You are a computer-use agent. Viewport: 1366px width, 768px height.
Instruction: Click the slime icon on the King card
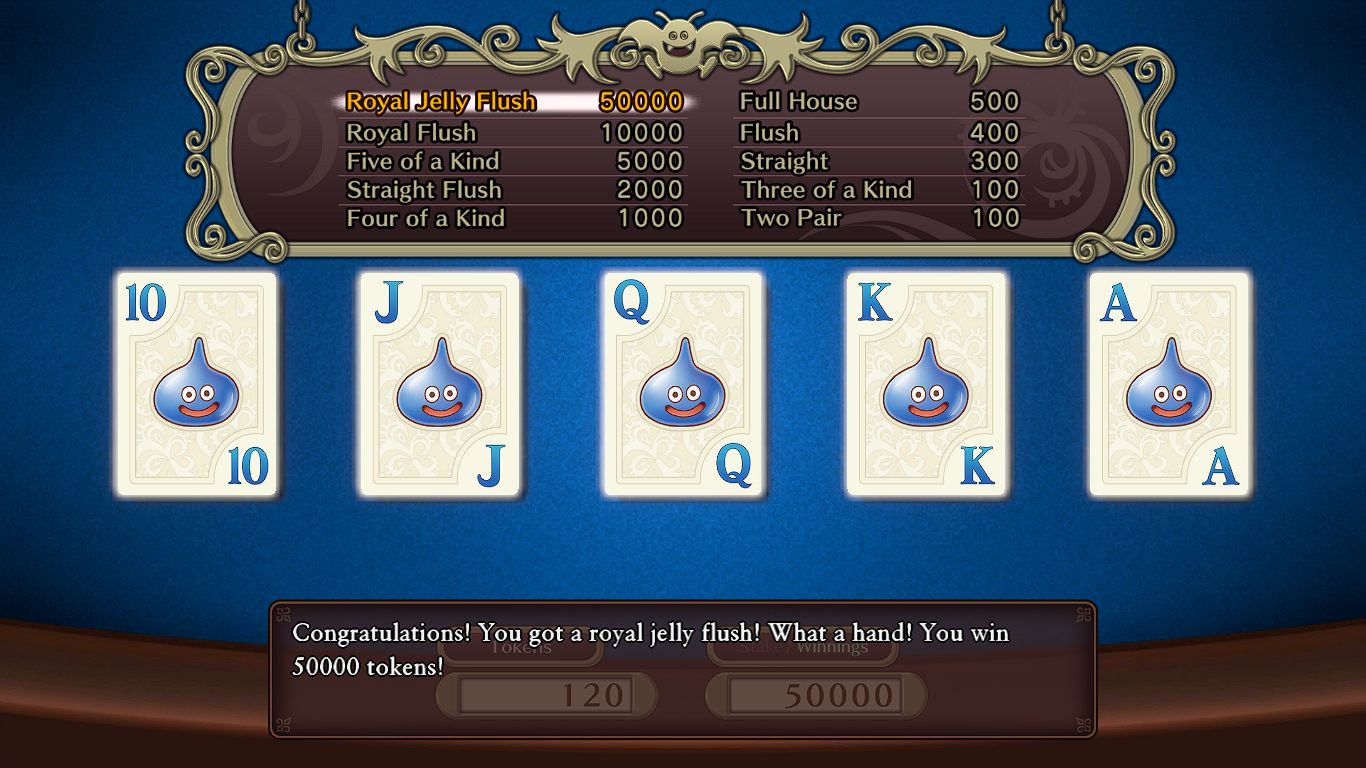[926, 390]
